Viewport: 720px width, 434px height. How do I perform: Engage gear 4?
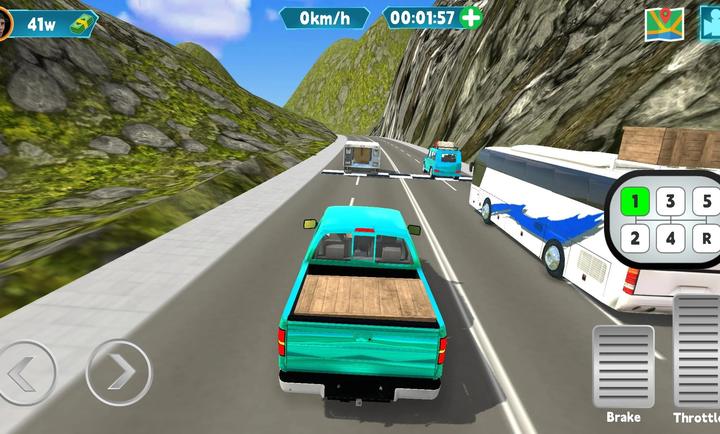(670, 238)
